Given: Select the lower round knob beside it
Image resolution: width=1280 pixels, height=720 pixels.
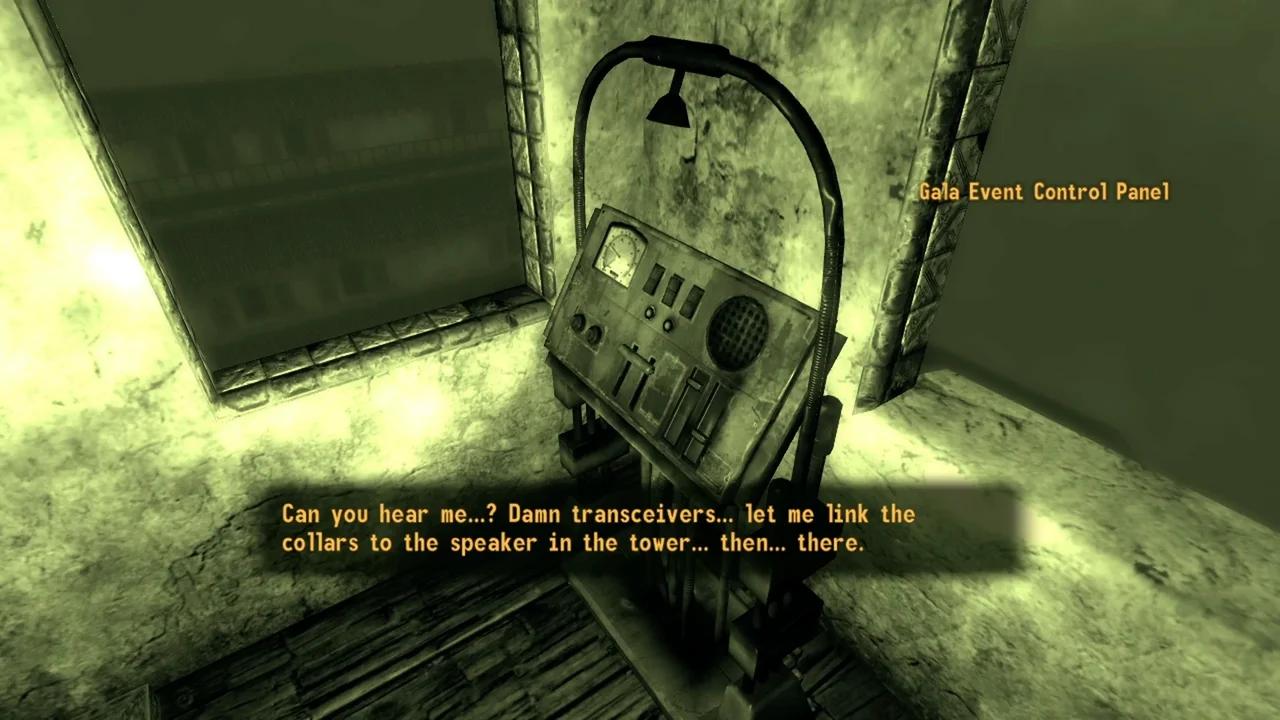Looking at the screenshot, I should coord(594,333).
